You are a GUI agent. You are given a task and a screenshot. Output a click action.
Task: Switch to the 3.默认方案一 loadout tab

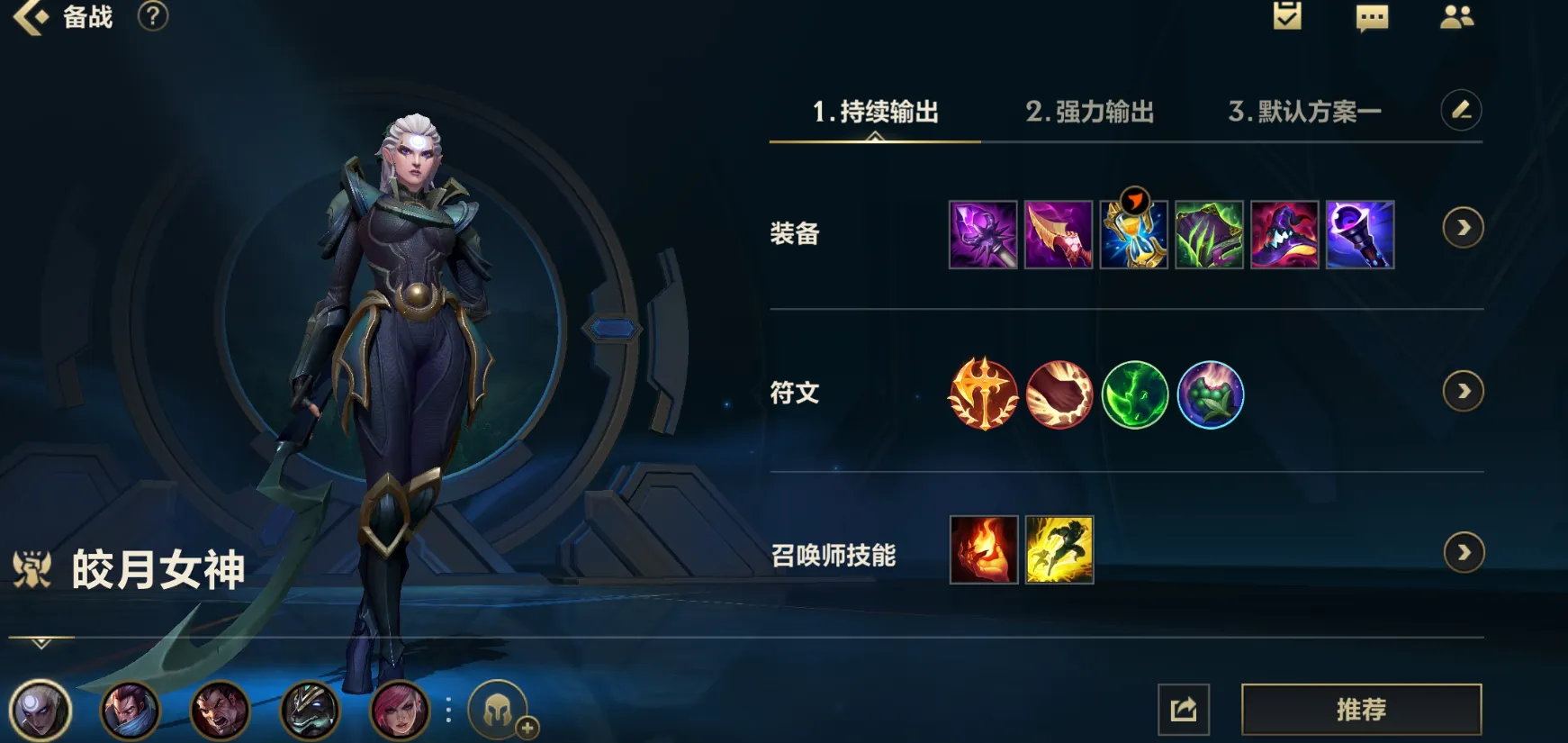(1305, 113)
